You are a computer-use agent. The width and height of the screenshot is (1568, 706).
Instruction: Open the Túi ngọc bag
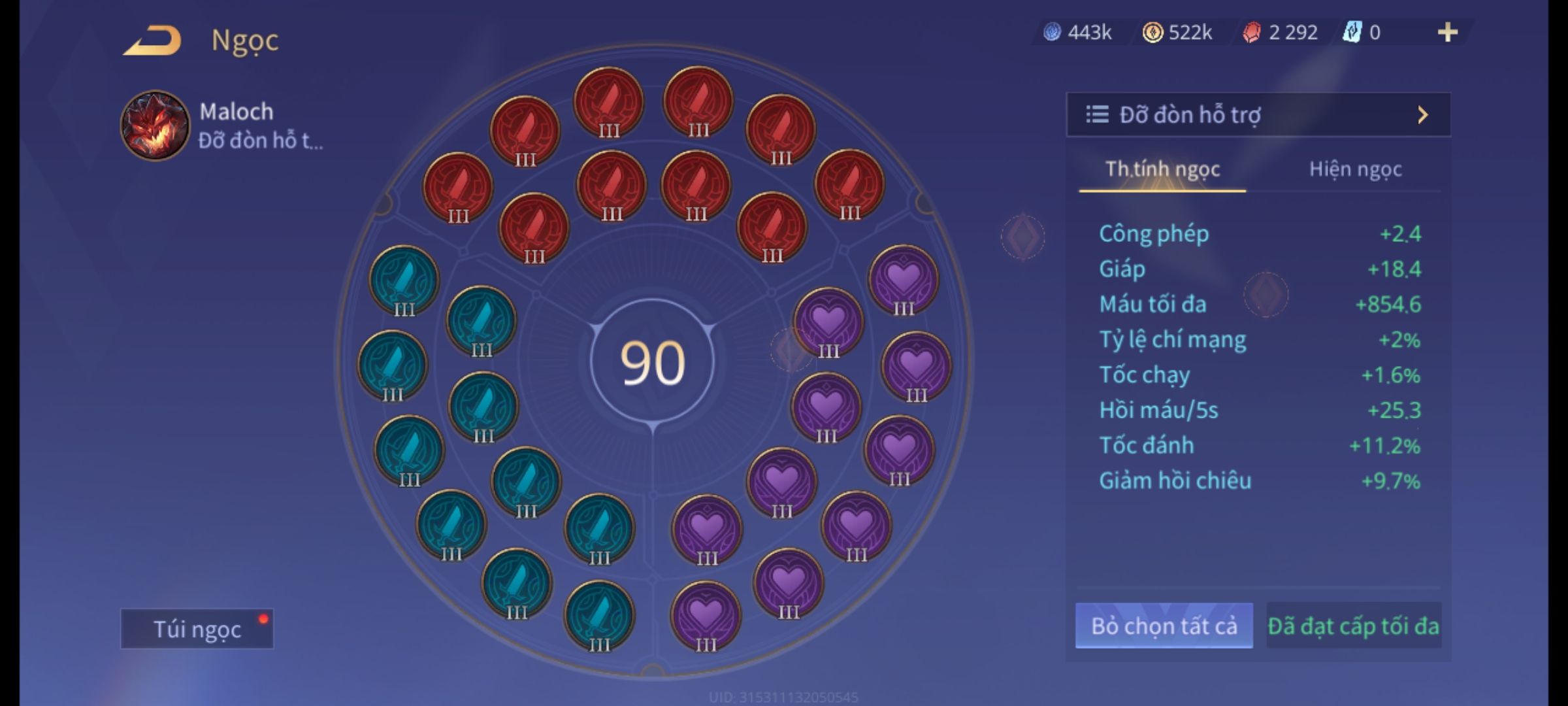[x=197, y=629]
